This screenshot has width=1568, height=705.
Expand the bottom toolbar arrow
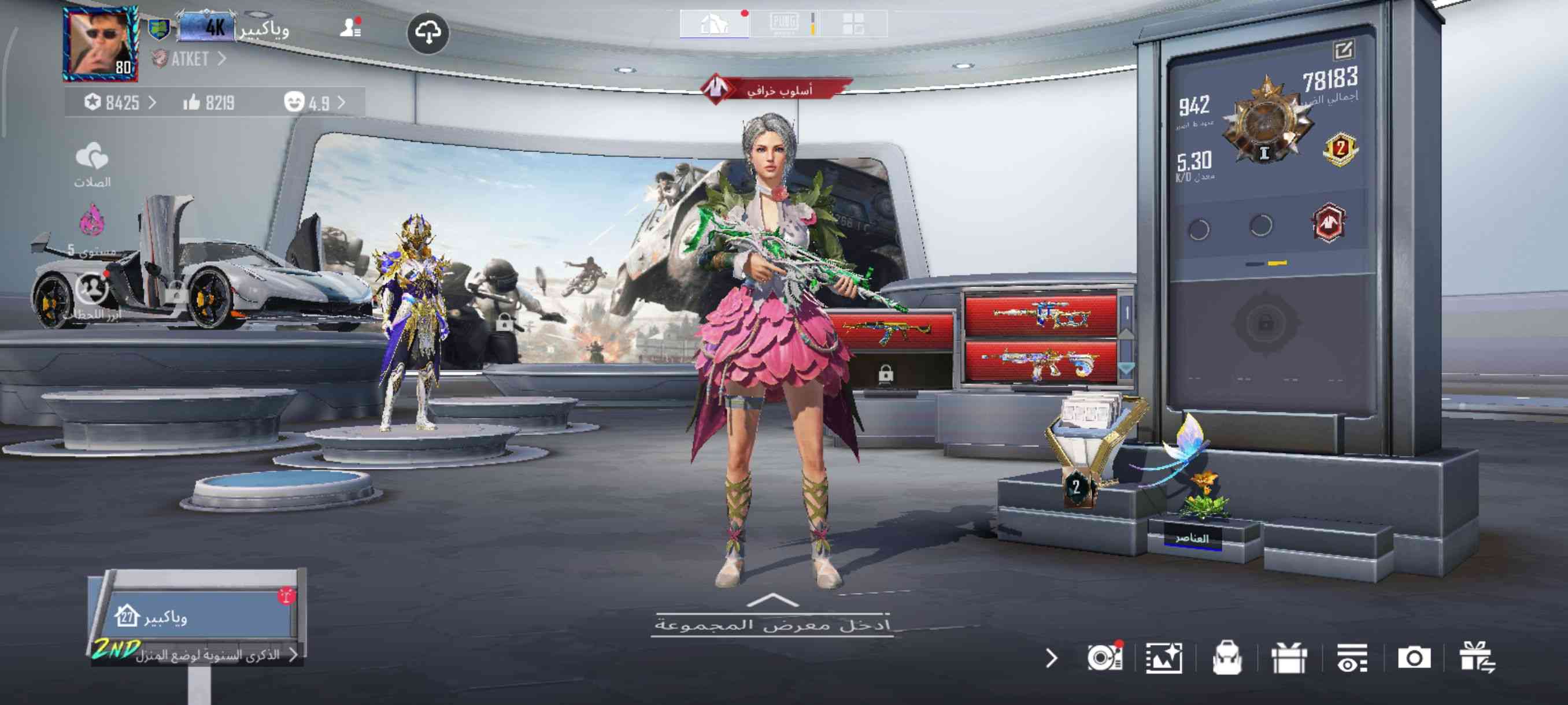click(x=1051, y=658)
